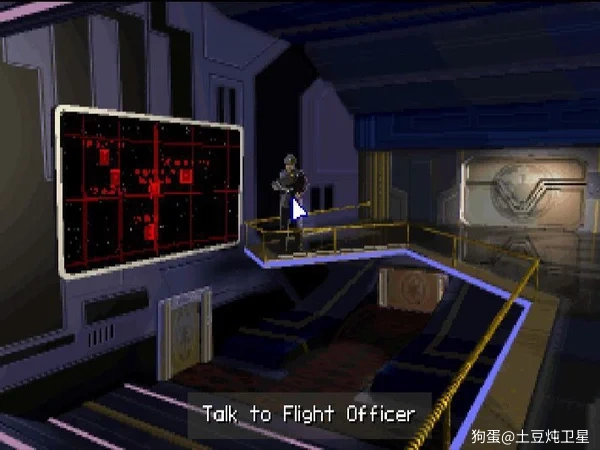Talk to the Flight Officer on the walkway
Viewport: 600px width, 450px height.
287,193
